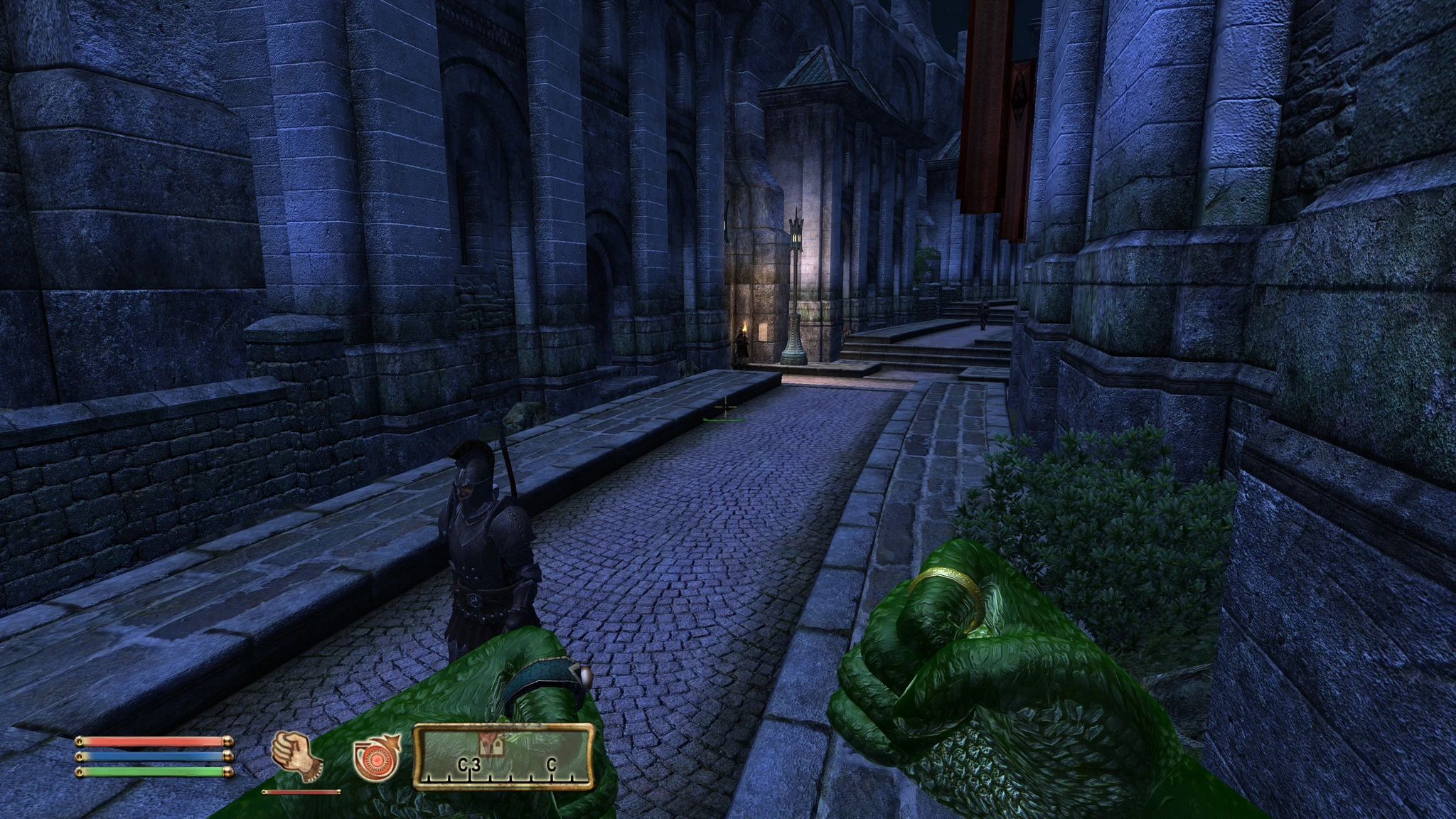Click the torch burning on the left wall
Screen dimensions: 1456x819
point(745,326)
